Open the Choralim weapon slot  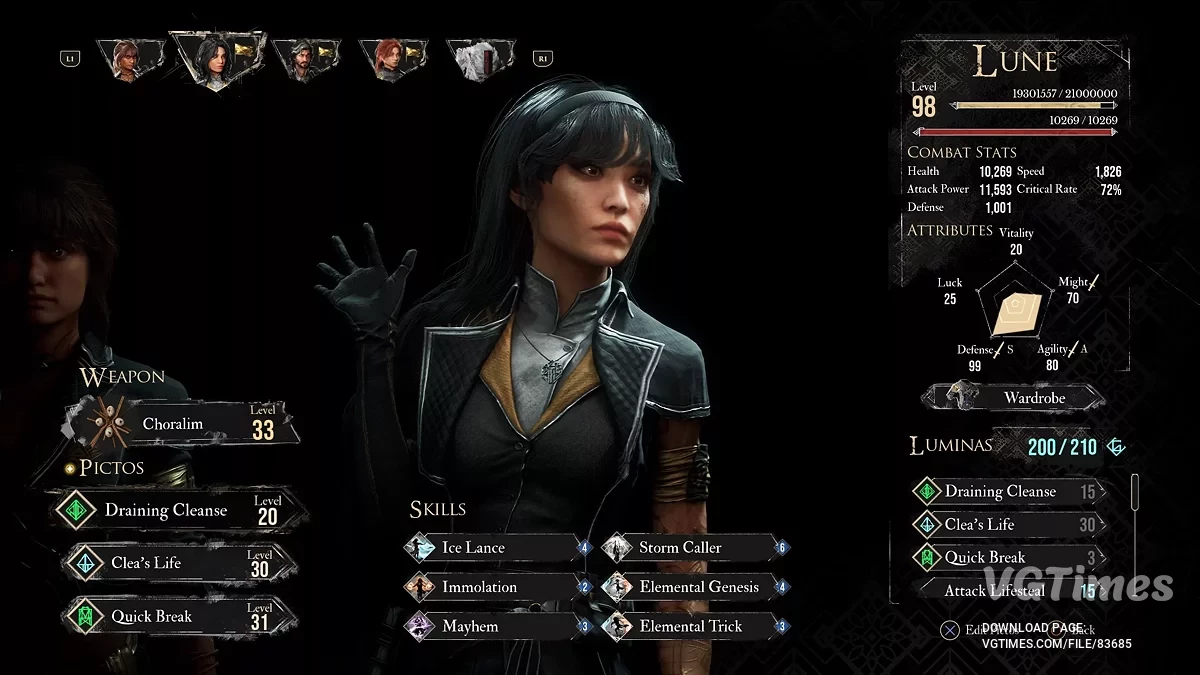pos(182,424)
